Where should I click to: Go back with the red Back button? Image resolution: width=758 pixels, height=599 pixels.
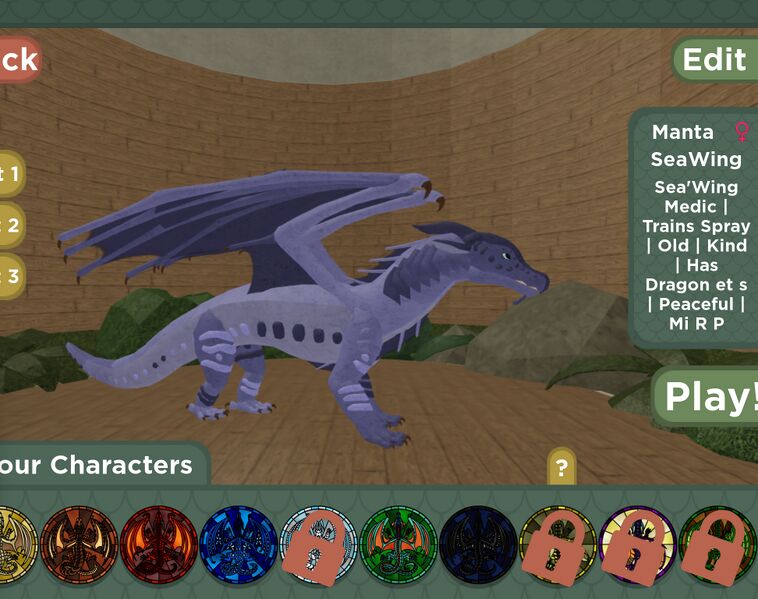[18, 59]
